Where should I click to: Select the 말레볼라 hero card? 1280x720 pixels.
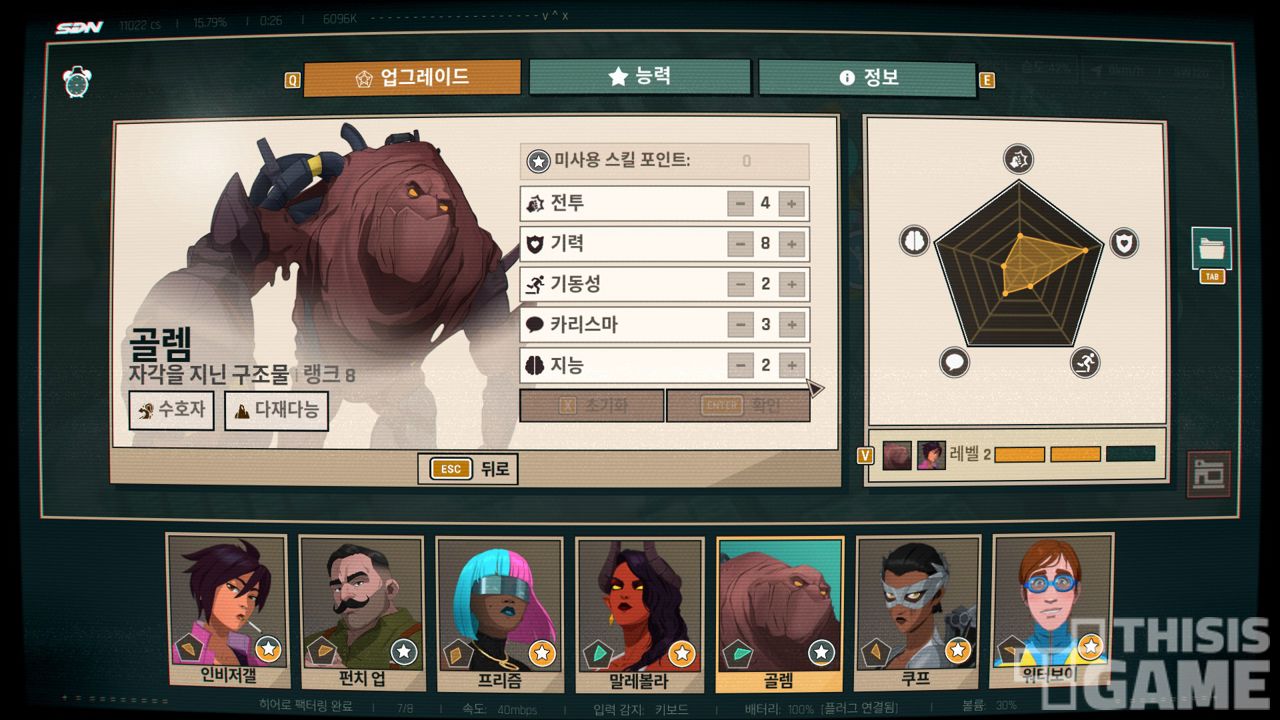(638, 612)
